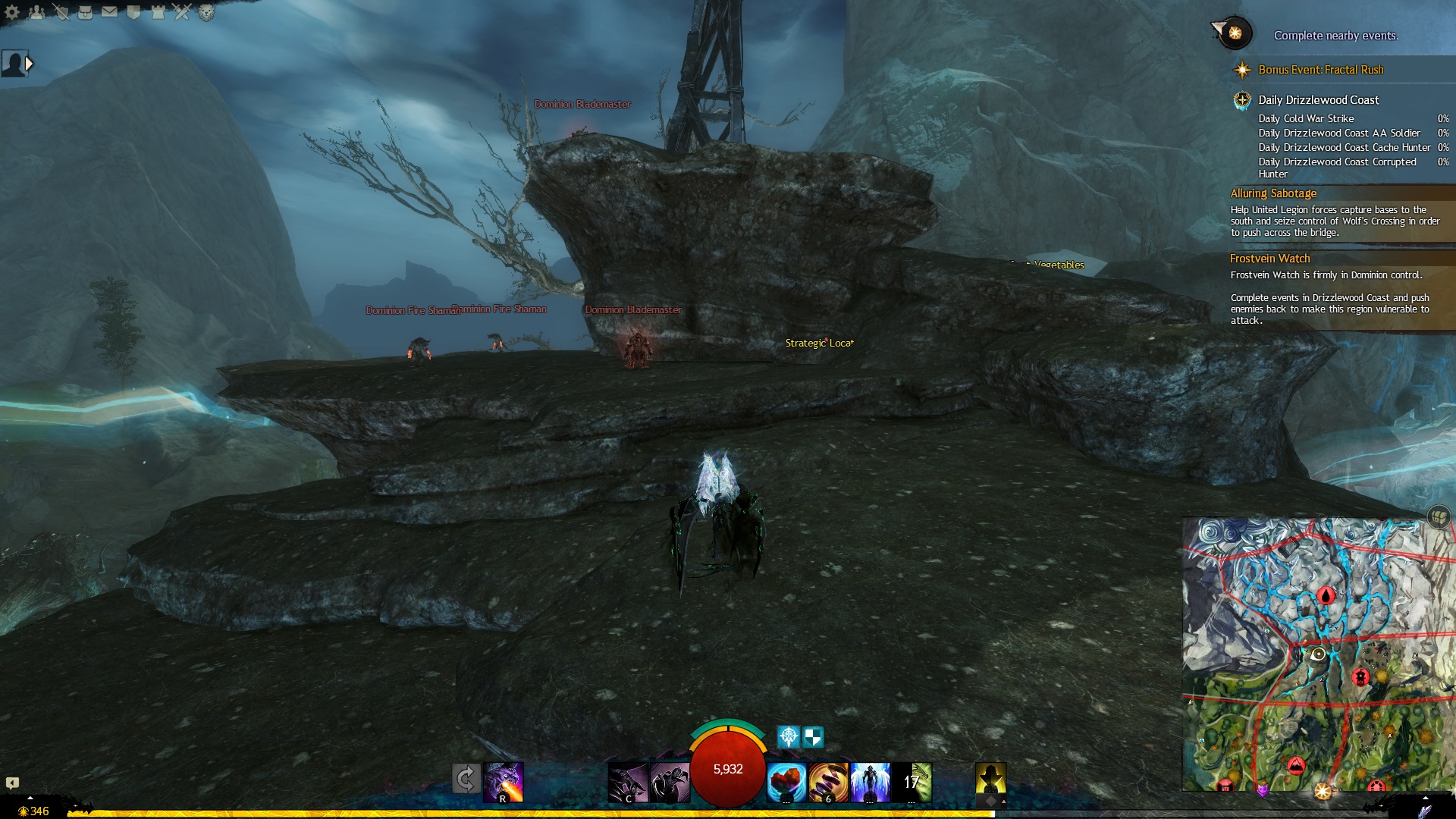Open the contacts and LFG panel
Screen dimensions: 1456x819
[x=36, y=12]
